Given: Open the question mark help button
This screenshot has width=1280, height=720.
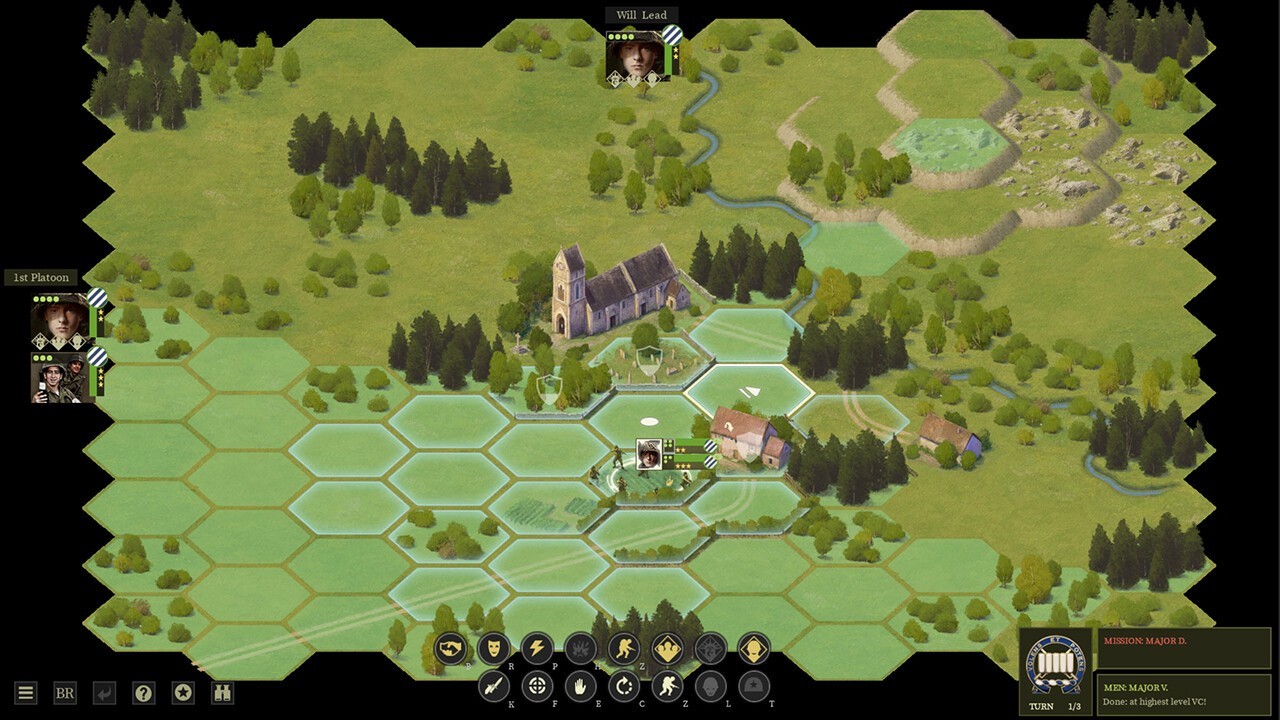Looking at the screenshot, I should tap(144, 693).
